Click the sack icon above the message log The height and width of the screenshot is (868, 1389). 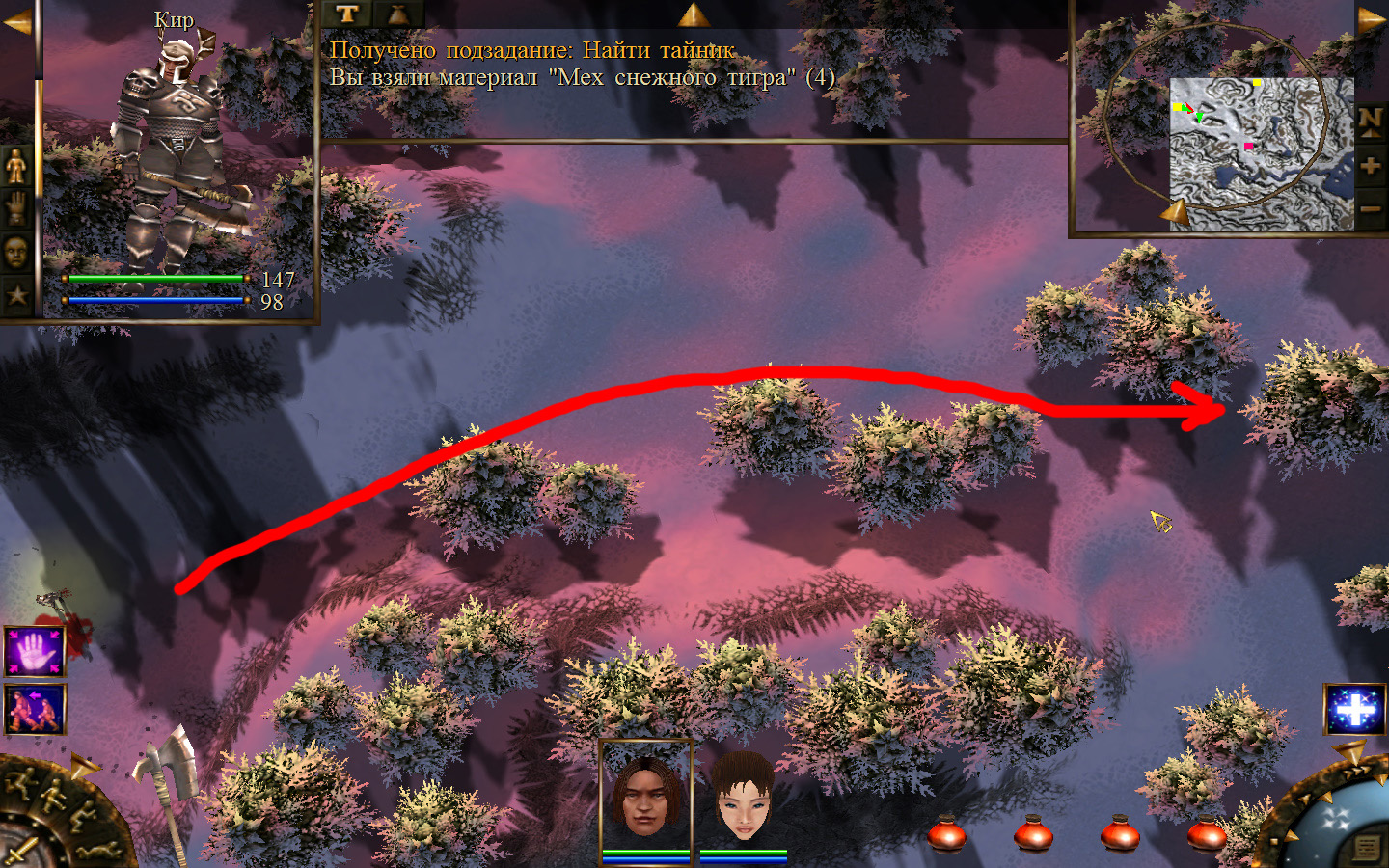397,14
